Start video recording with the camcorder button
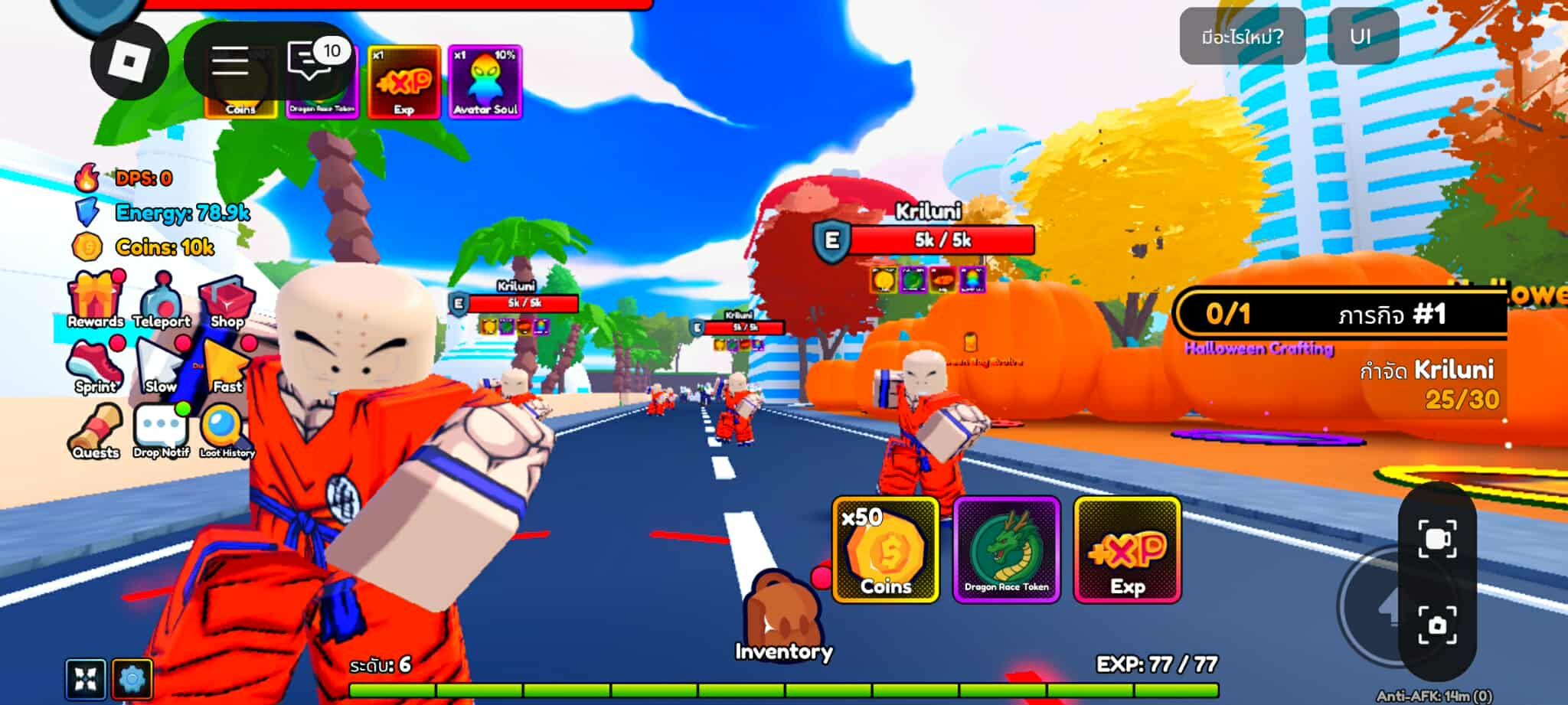This screenshot has width=1568, height=705. pos(1436,539)
